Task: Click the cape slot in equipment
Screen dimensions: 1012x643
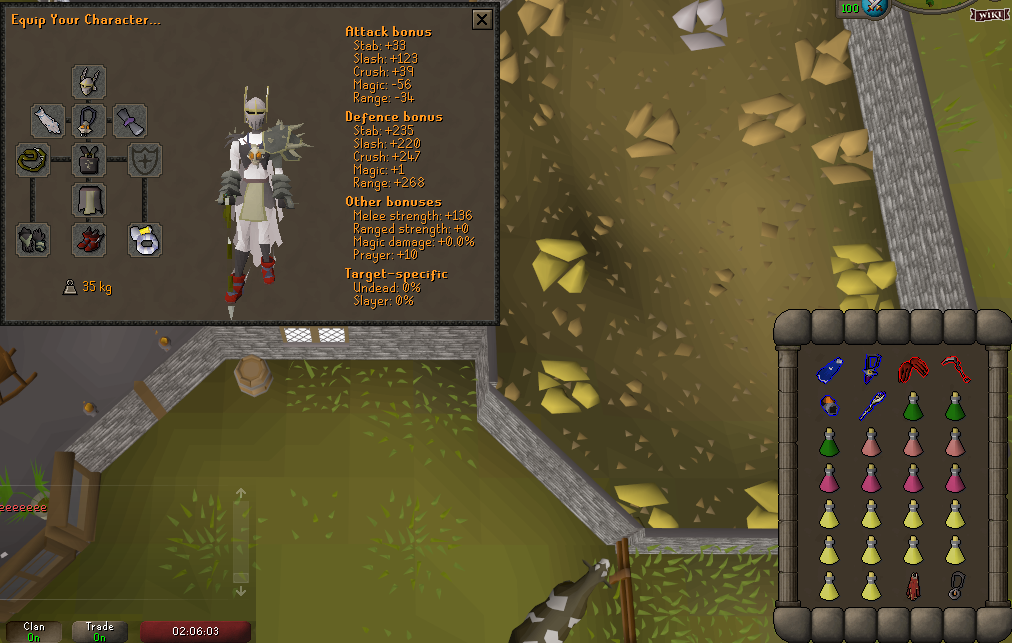Action: point(48,121)
